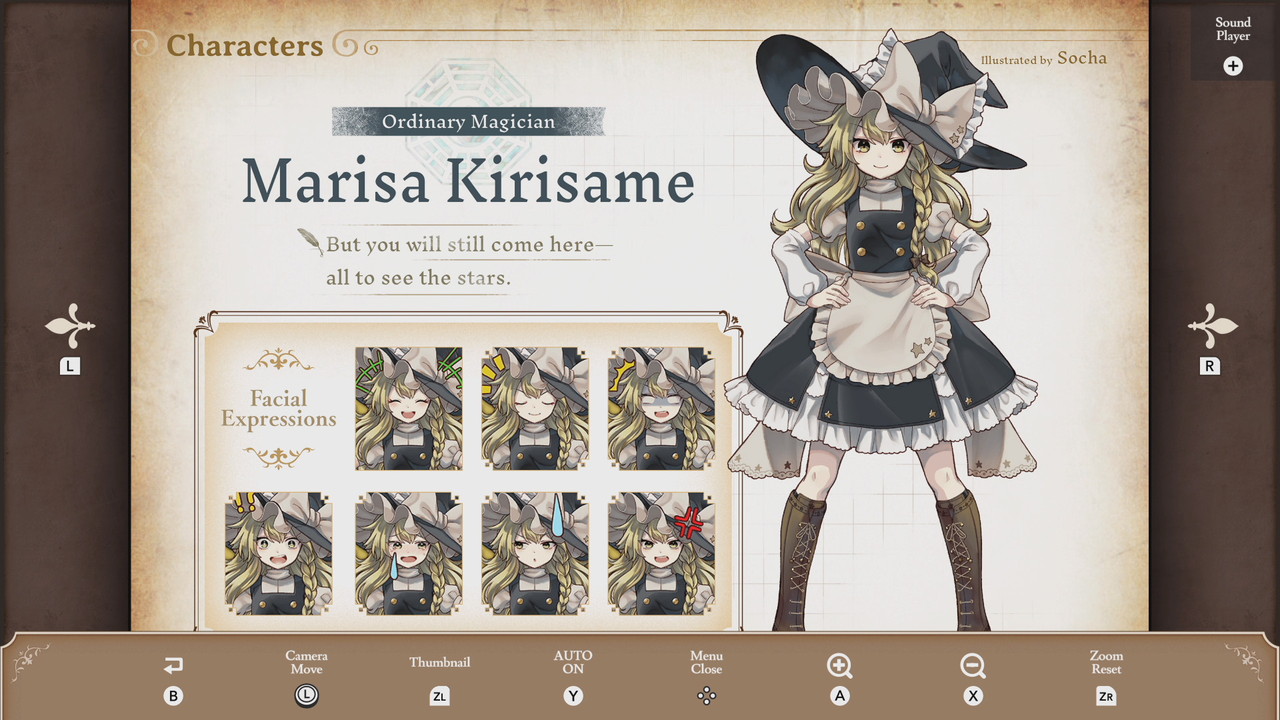Select the shocked exclamation expression thumbnail

[281, 553]
